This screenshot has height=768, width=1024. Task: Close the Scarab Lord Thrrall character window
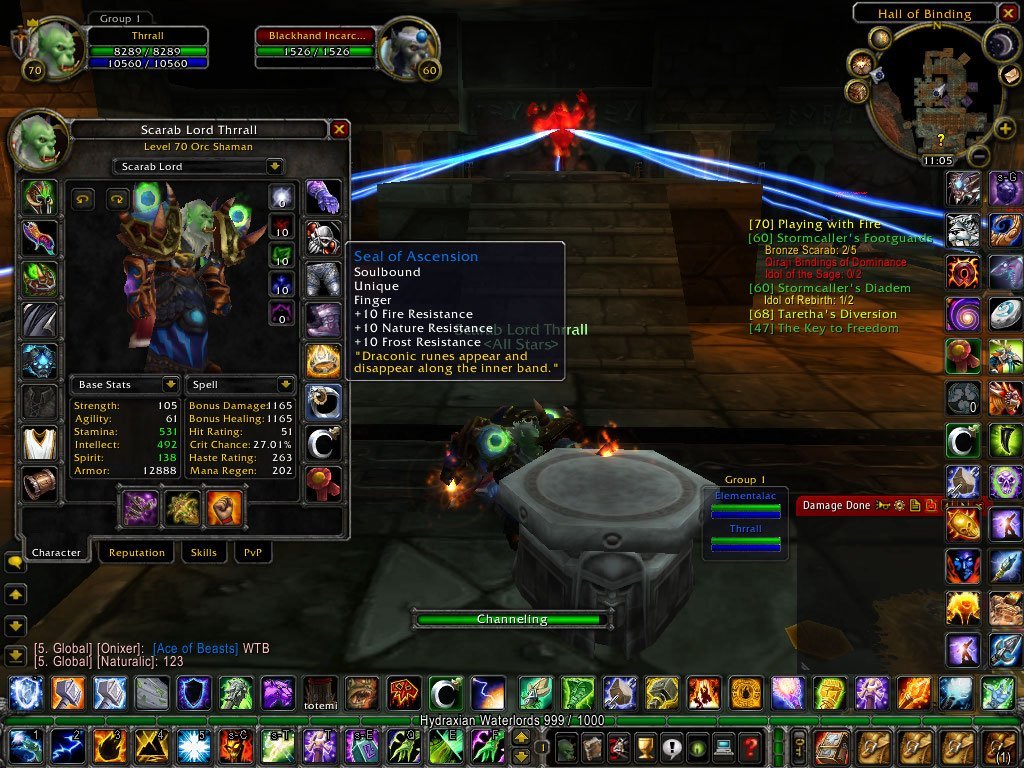click(x=339, y=129)
